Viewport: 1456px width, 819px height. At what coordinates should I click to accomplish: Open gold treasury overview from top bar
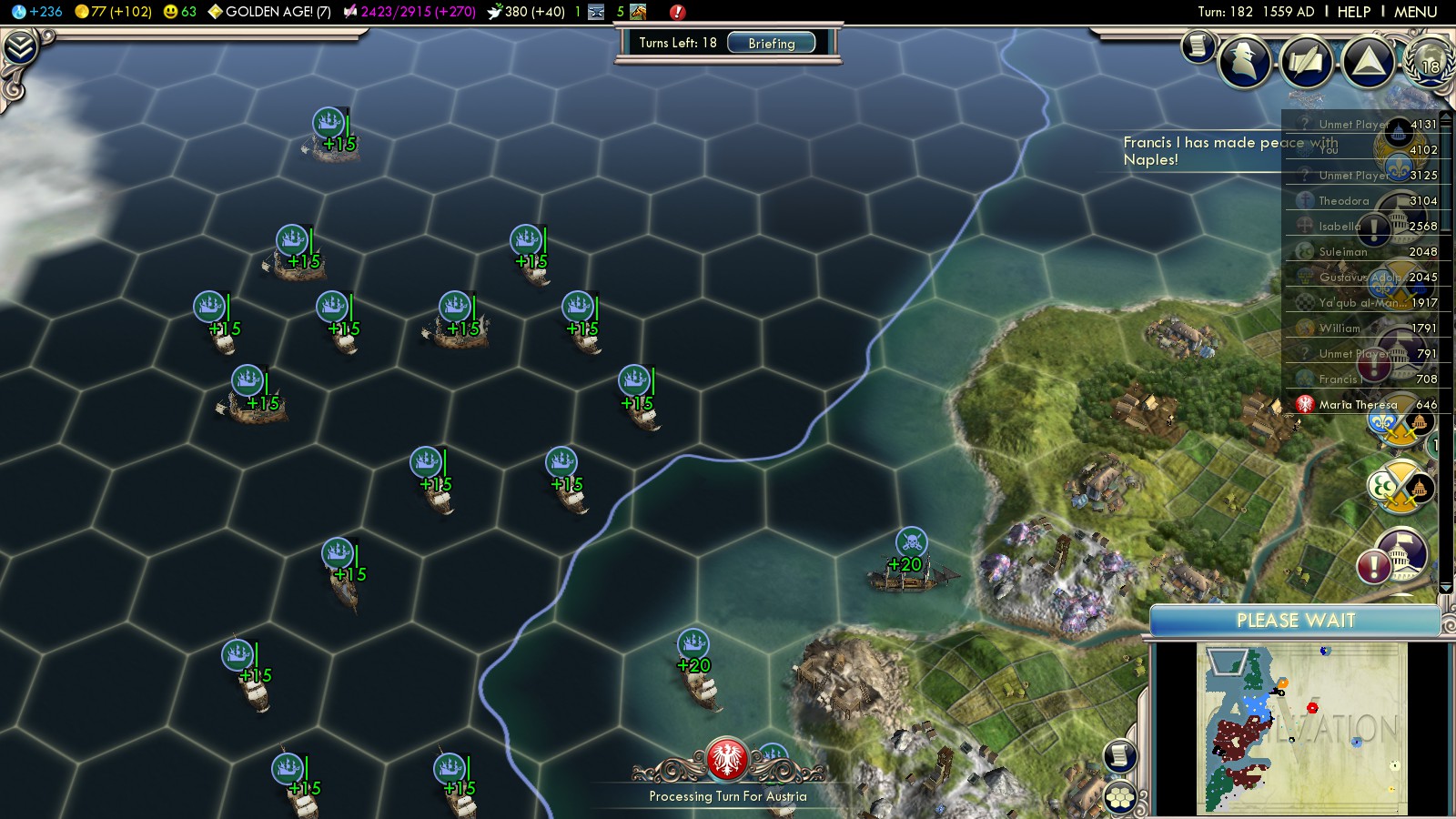click(x=113, y=12)
